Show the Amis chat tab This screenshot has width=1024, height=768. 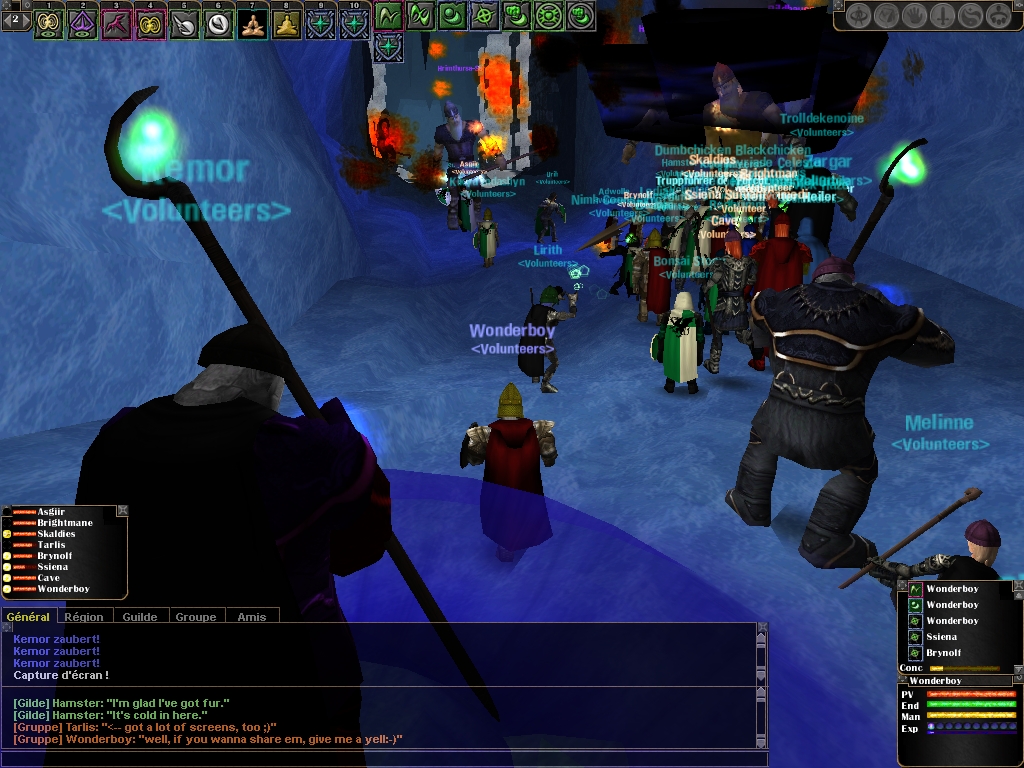(x=252, y=617)
